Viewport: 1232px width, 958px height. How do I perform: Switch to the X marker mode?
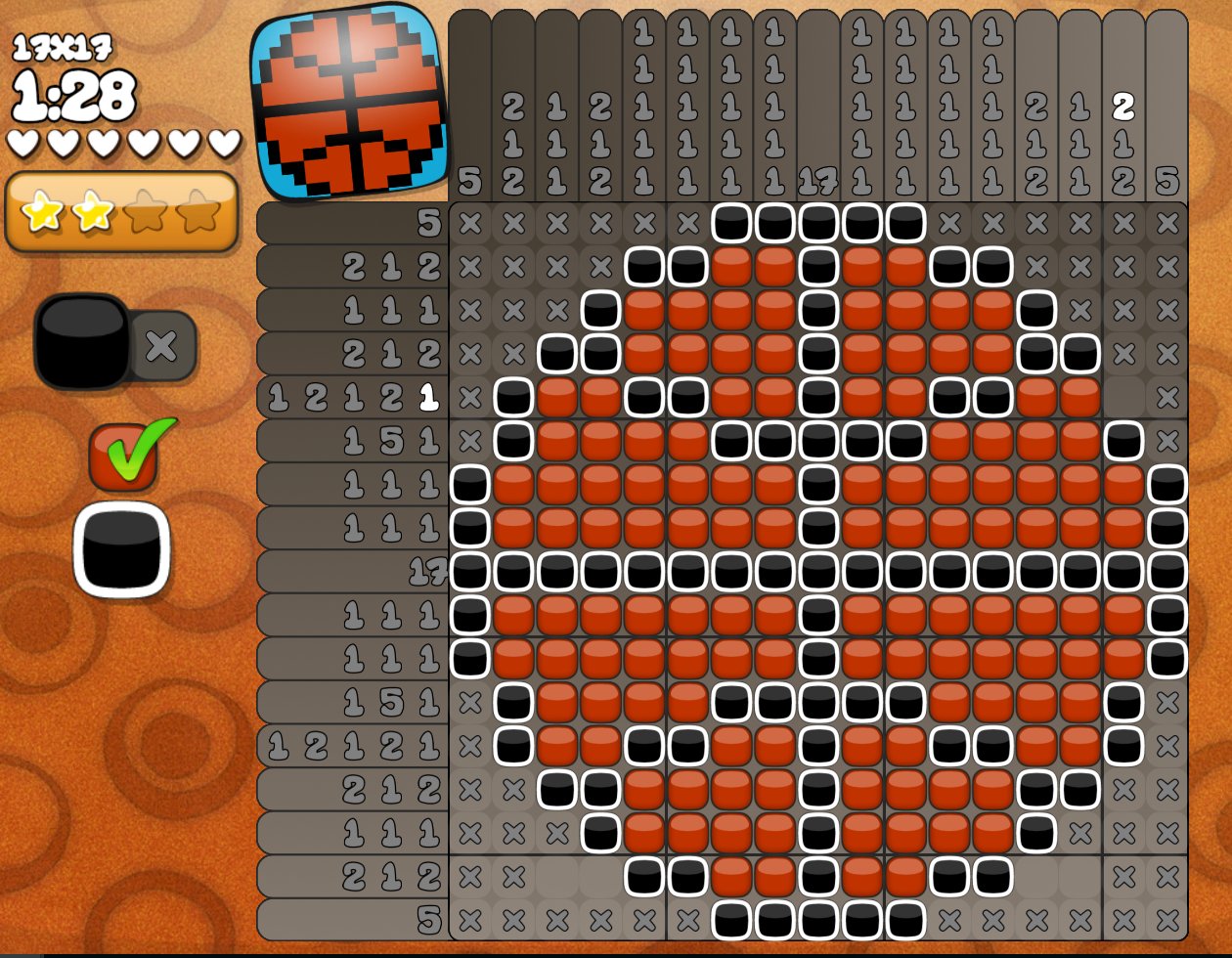pos(162,345)
